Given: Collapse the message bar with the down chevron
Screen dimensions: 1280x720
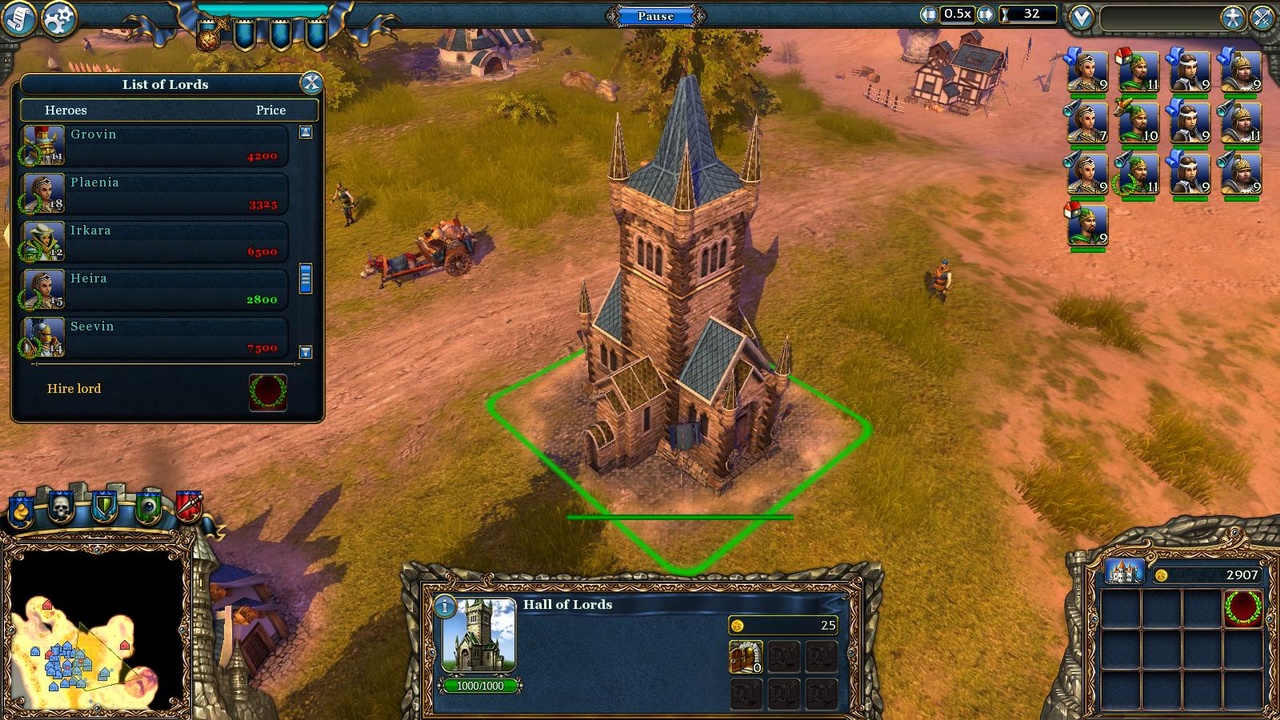Looking at the screenshot, I should pyautogui.click(x=1081, y=15).
